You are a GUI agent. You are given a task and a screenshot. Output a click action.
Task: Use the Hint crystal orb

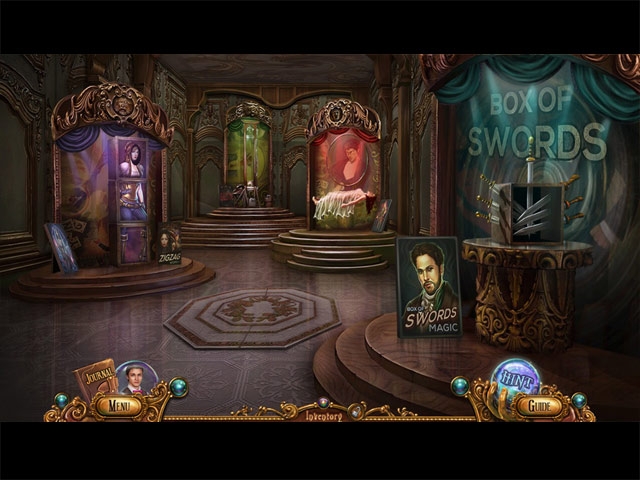point(515,377)
